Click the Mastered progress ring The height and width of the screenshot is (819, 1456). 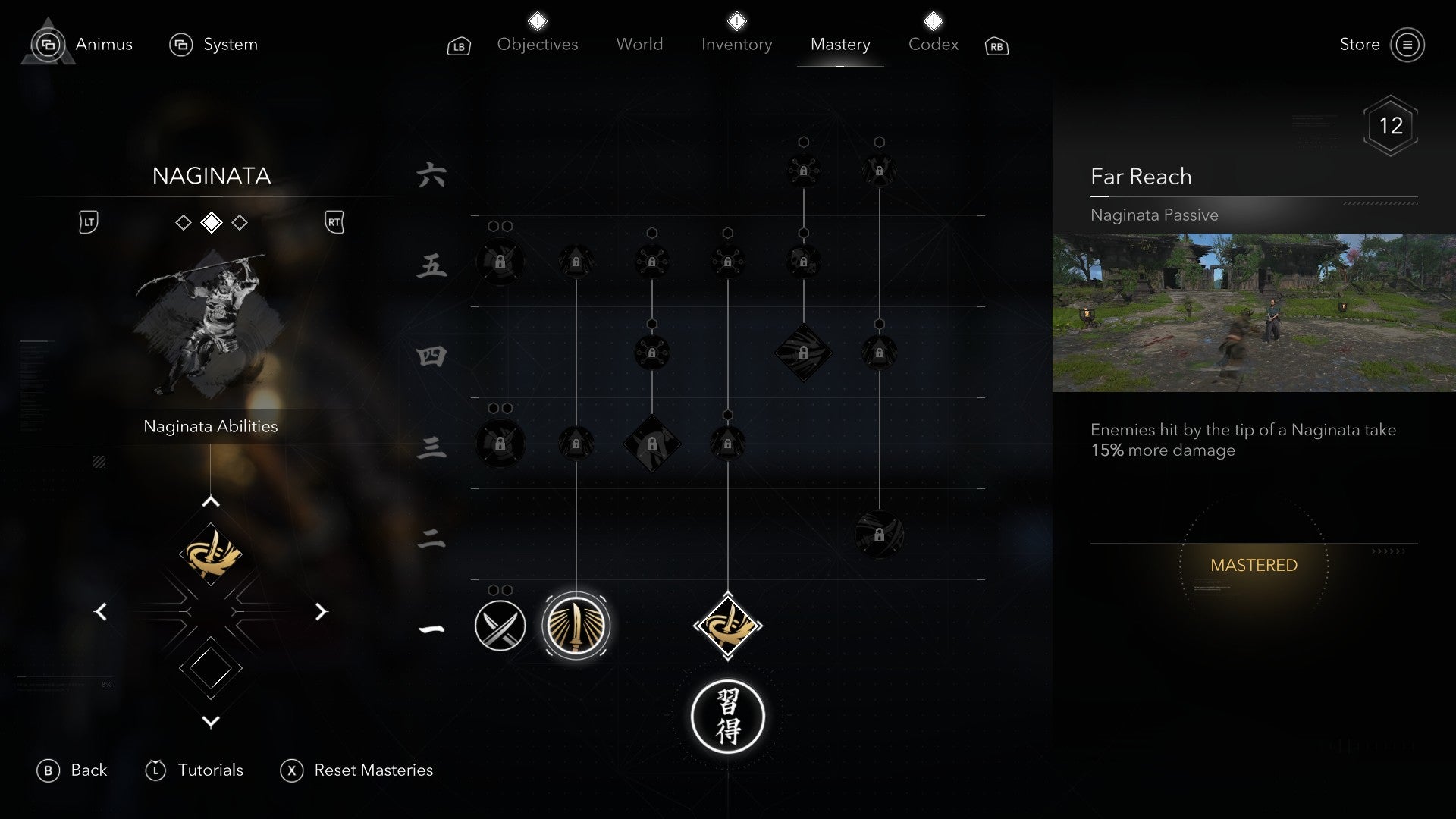1254,565
